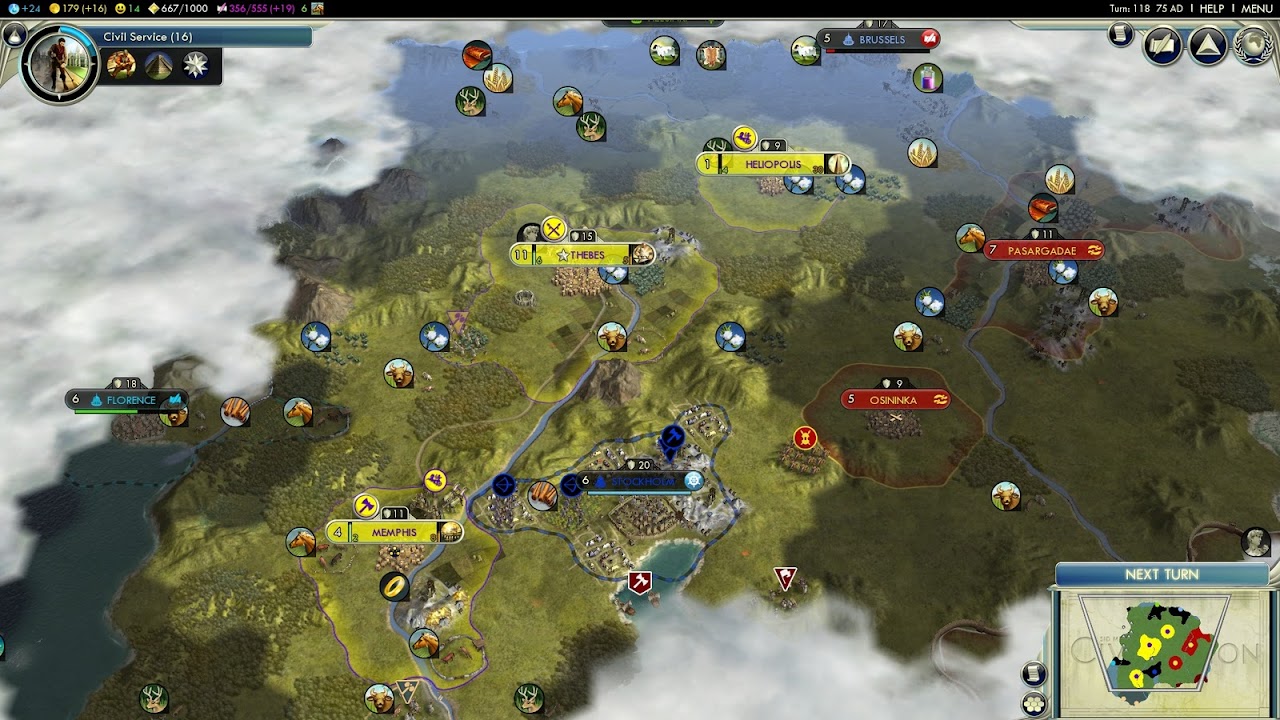Click the Pasargadae city banner
The height and width of the screenshot is (720, 1280).
point(1042,250)
